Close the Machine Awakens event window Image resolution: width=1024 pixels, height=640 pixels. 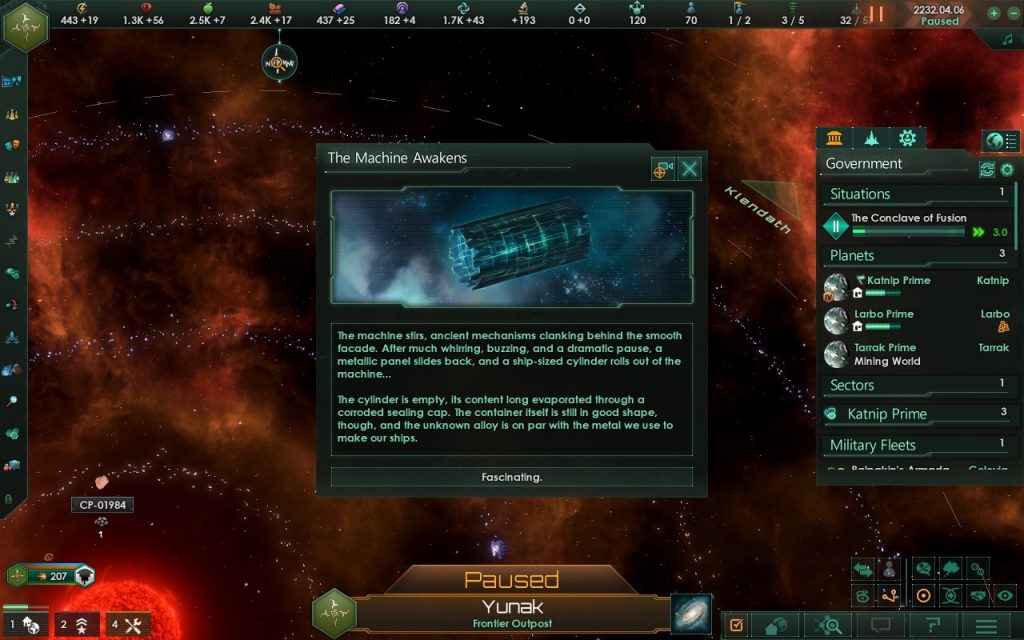(689, 169)
